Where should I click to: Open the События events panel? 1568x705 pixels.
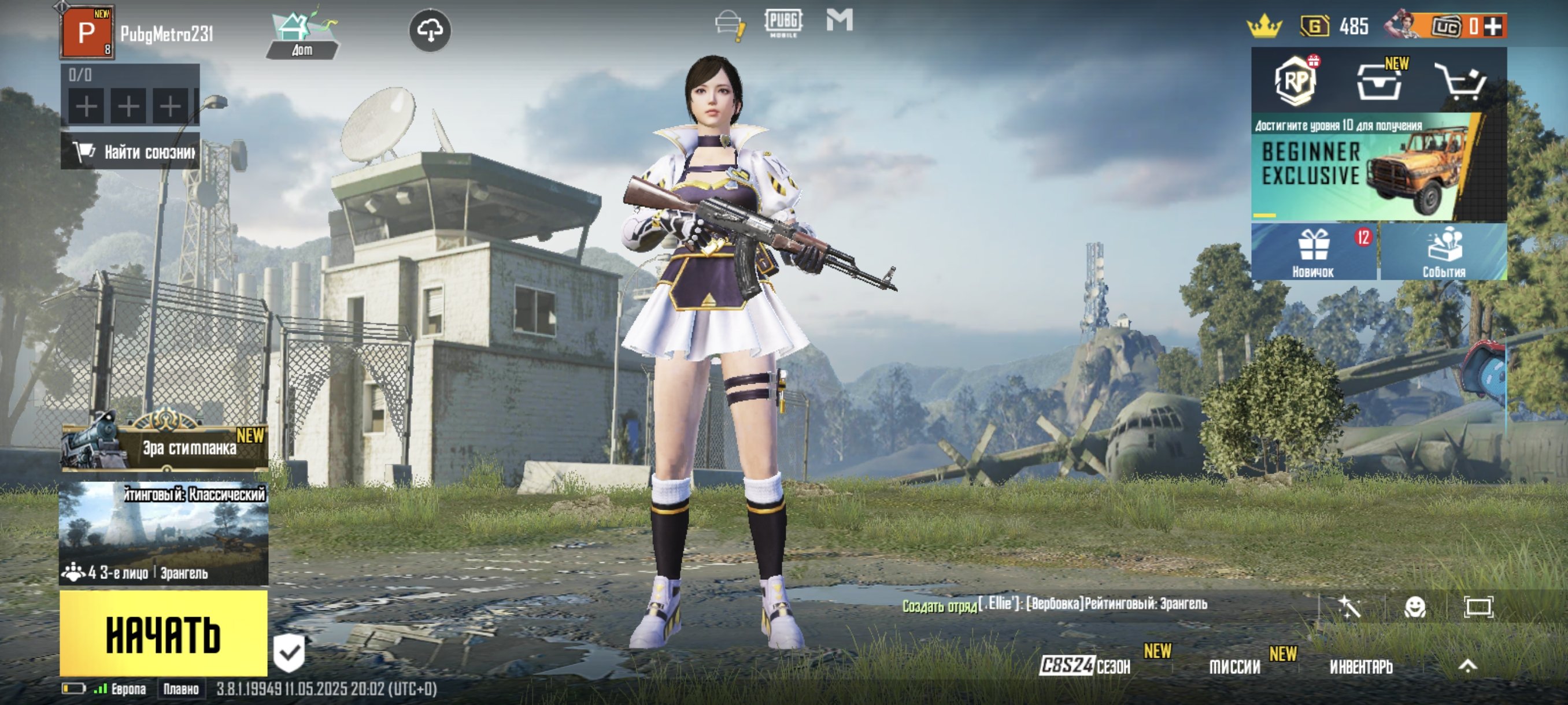(x=1443, y=252)
